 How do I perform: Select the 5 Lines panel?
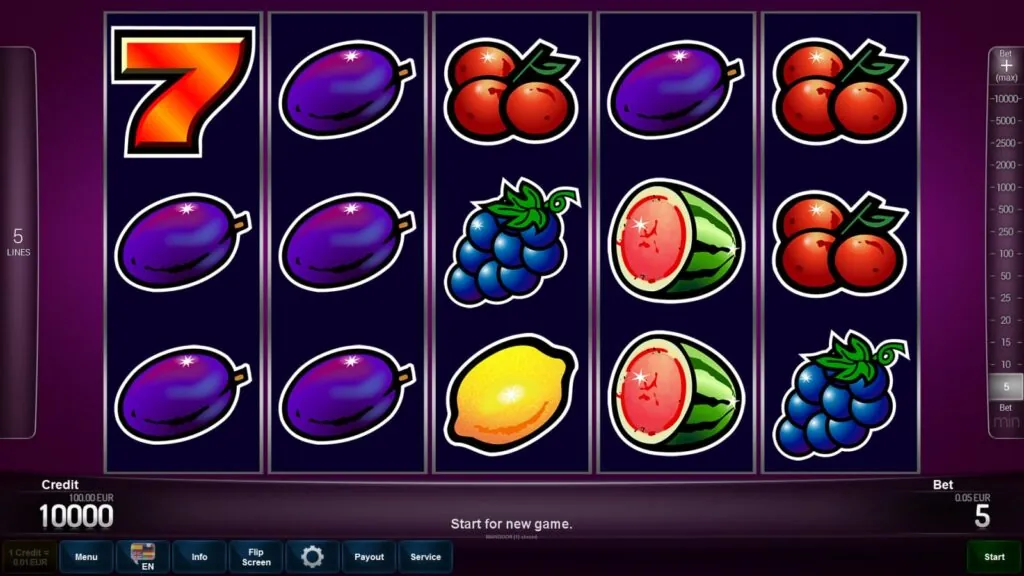coord(18,242)
